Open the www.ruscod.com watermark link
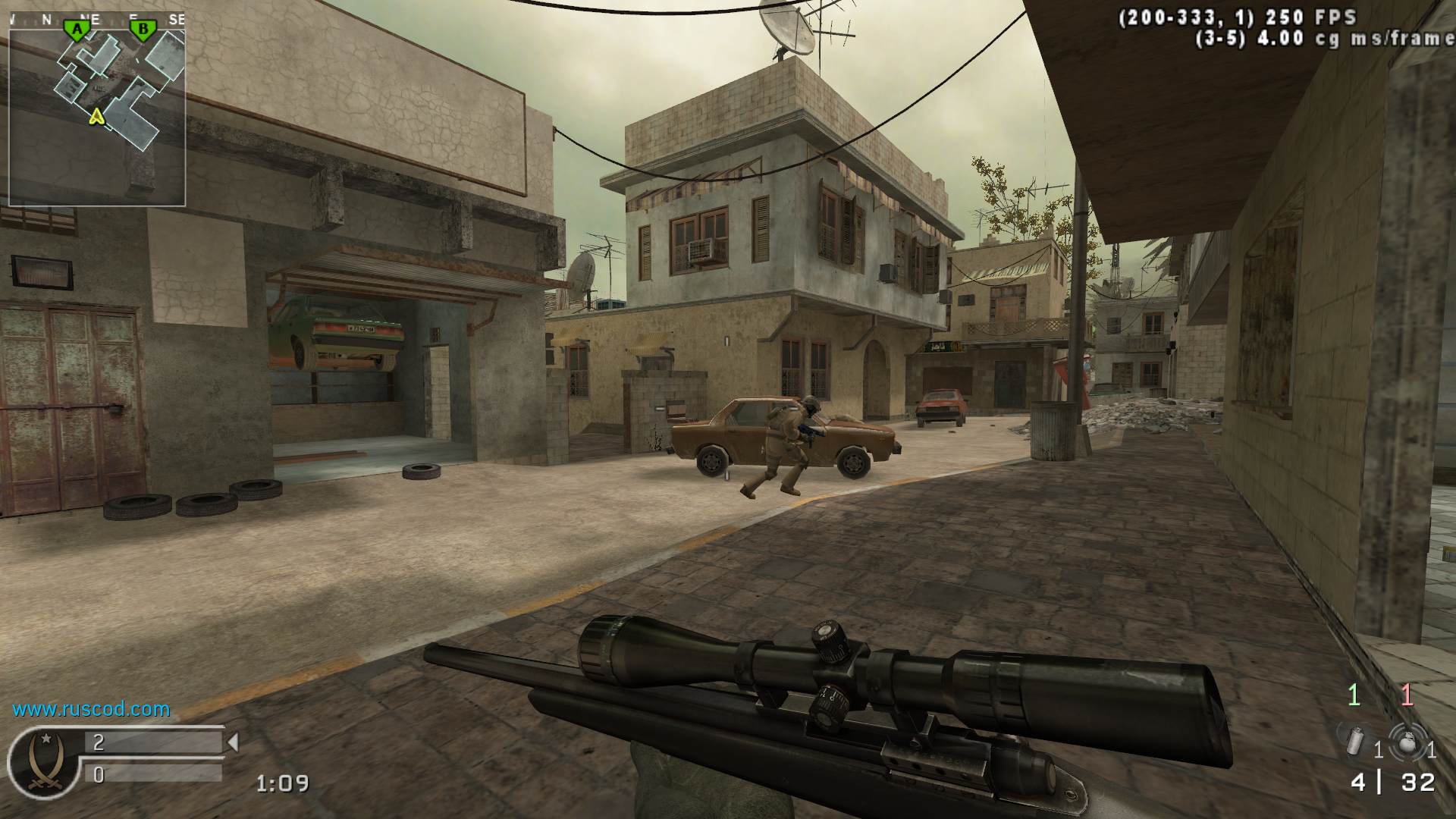 (x=91, y=710)
